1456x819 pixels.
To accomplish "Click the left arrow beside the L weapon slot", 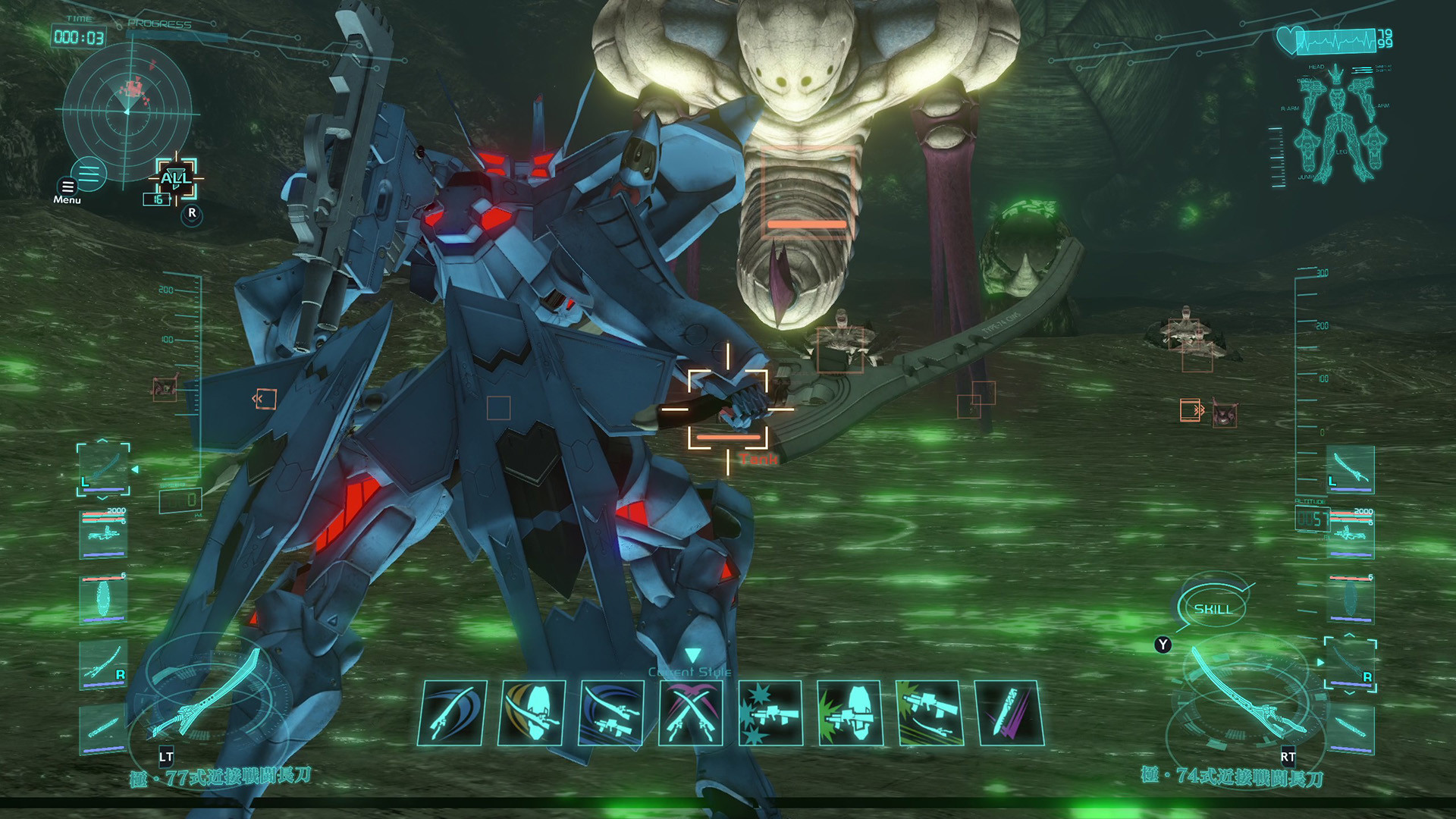I will click(x=135, y=469).
